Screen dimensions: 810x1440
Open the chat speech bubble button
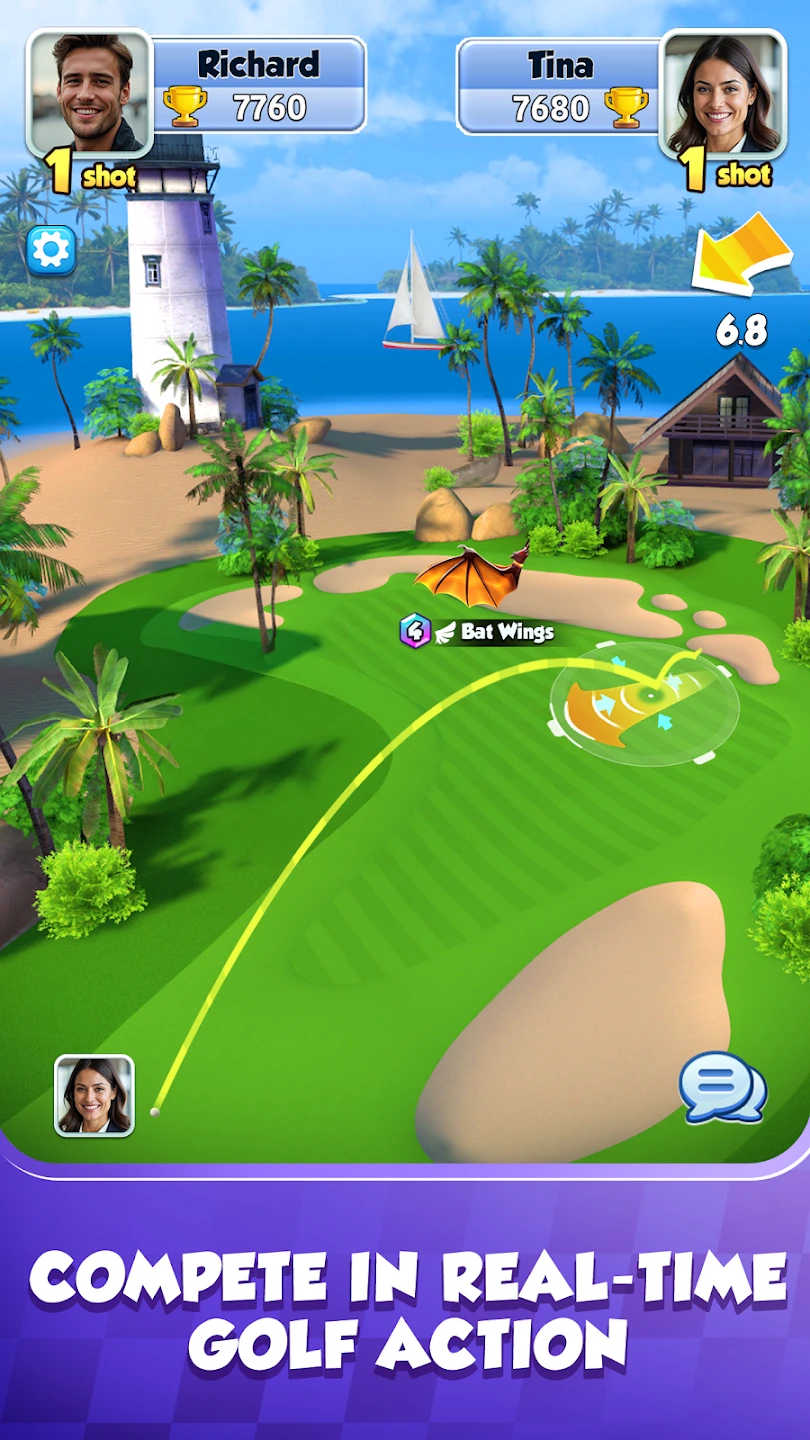(x=722, y=1088)
